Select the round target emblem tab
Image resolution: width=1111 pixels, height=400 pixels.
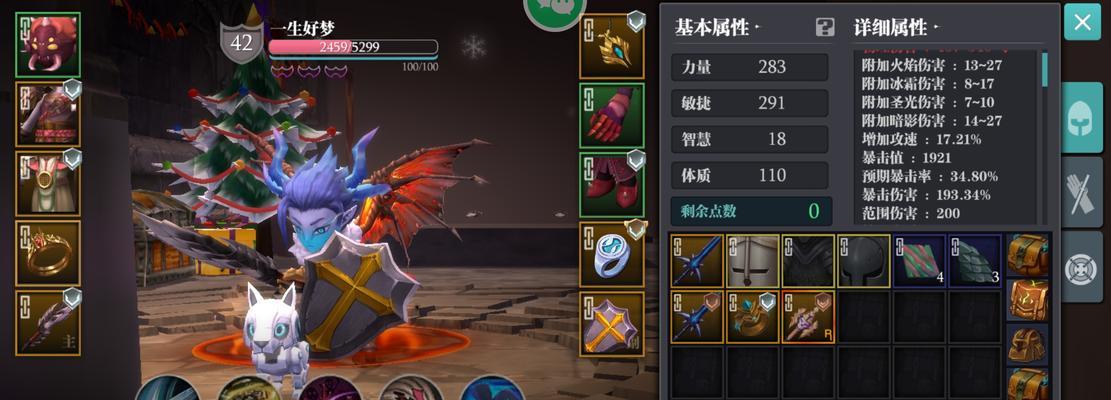point(1082,267)
